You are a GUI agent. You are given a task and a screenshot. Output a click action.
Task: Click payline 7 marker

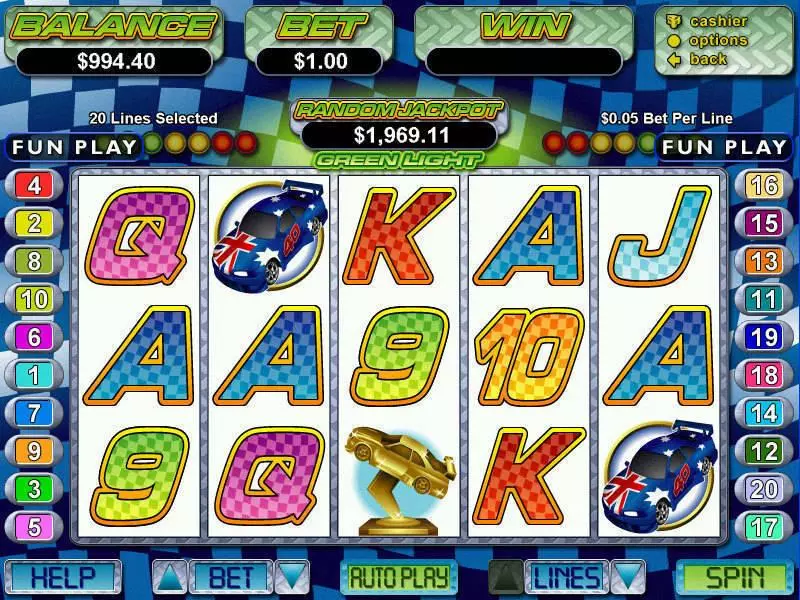point(35,413)
